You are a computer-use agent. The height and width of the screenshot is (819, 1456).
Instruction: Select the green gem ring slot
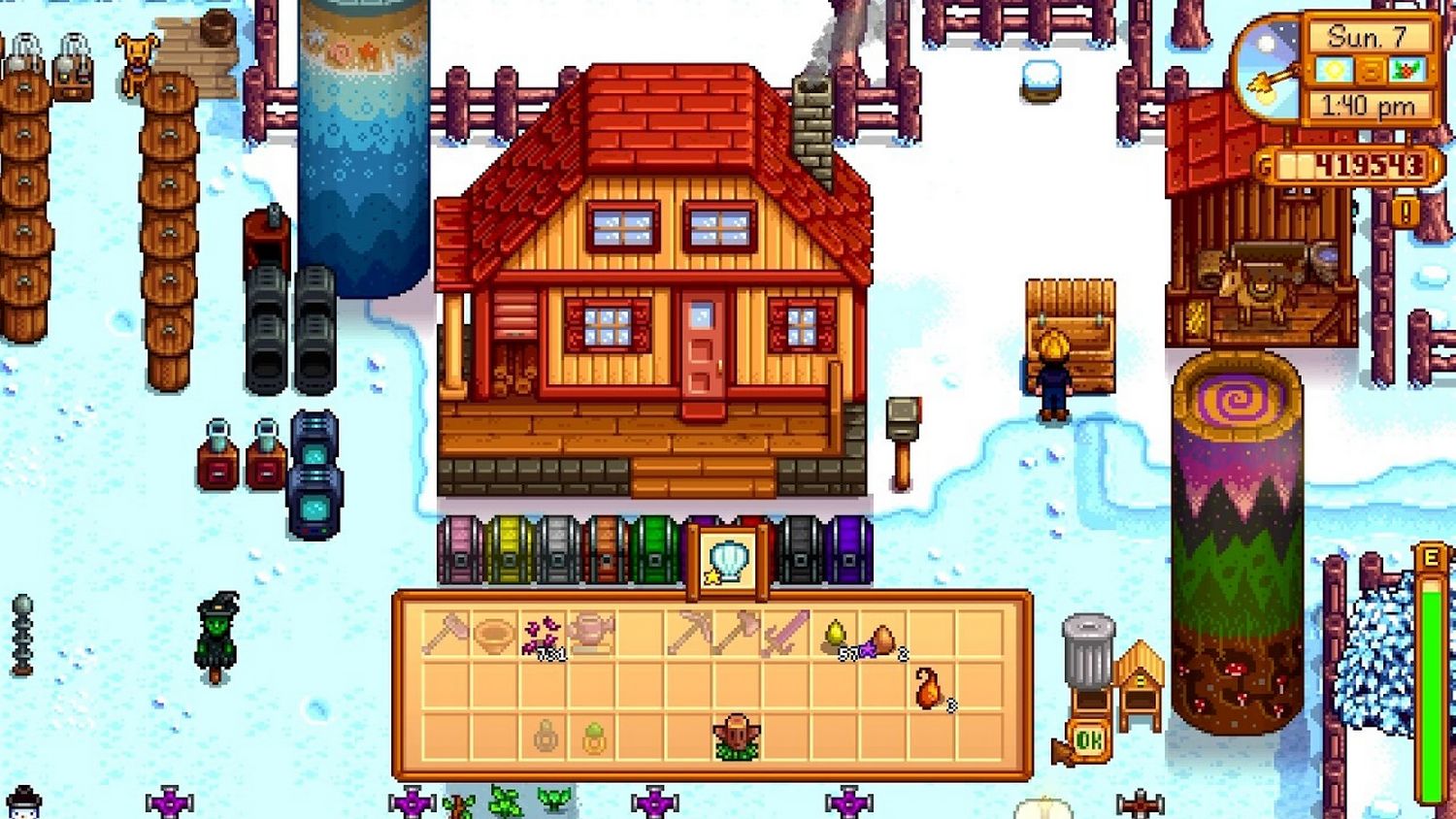[593, 739]
